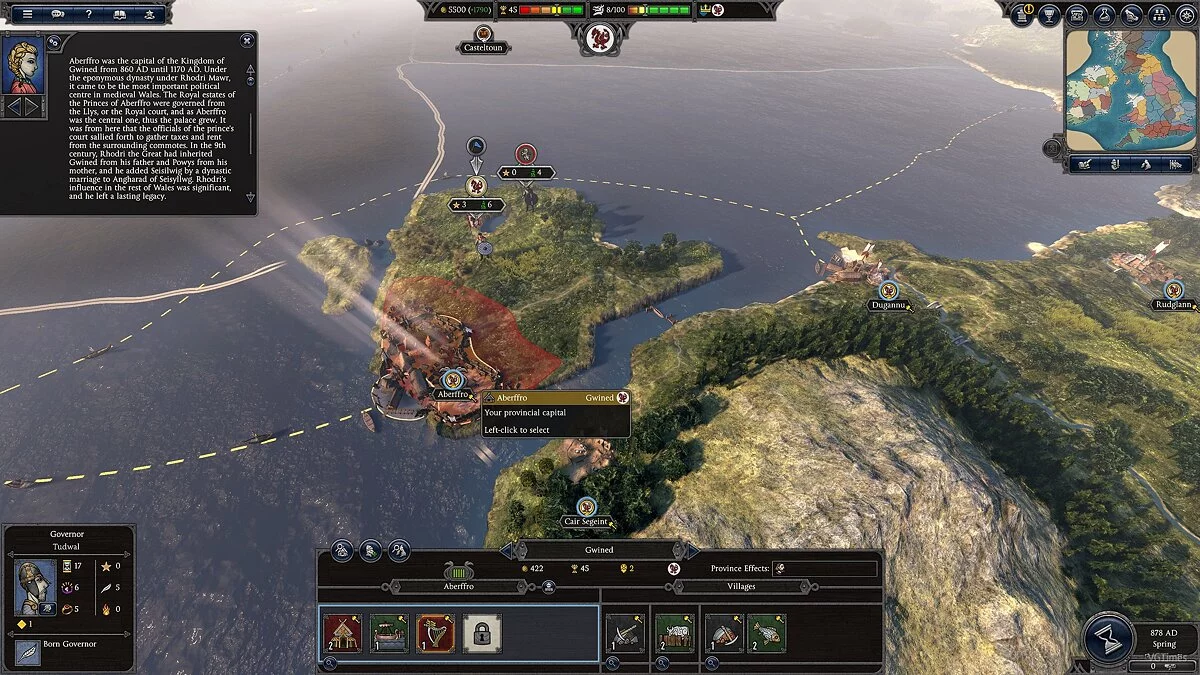Show the next advisor message arrow

32,105
